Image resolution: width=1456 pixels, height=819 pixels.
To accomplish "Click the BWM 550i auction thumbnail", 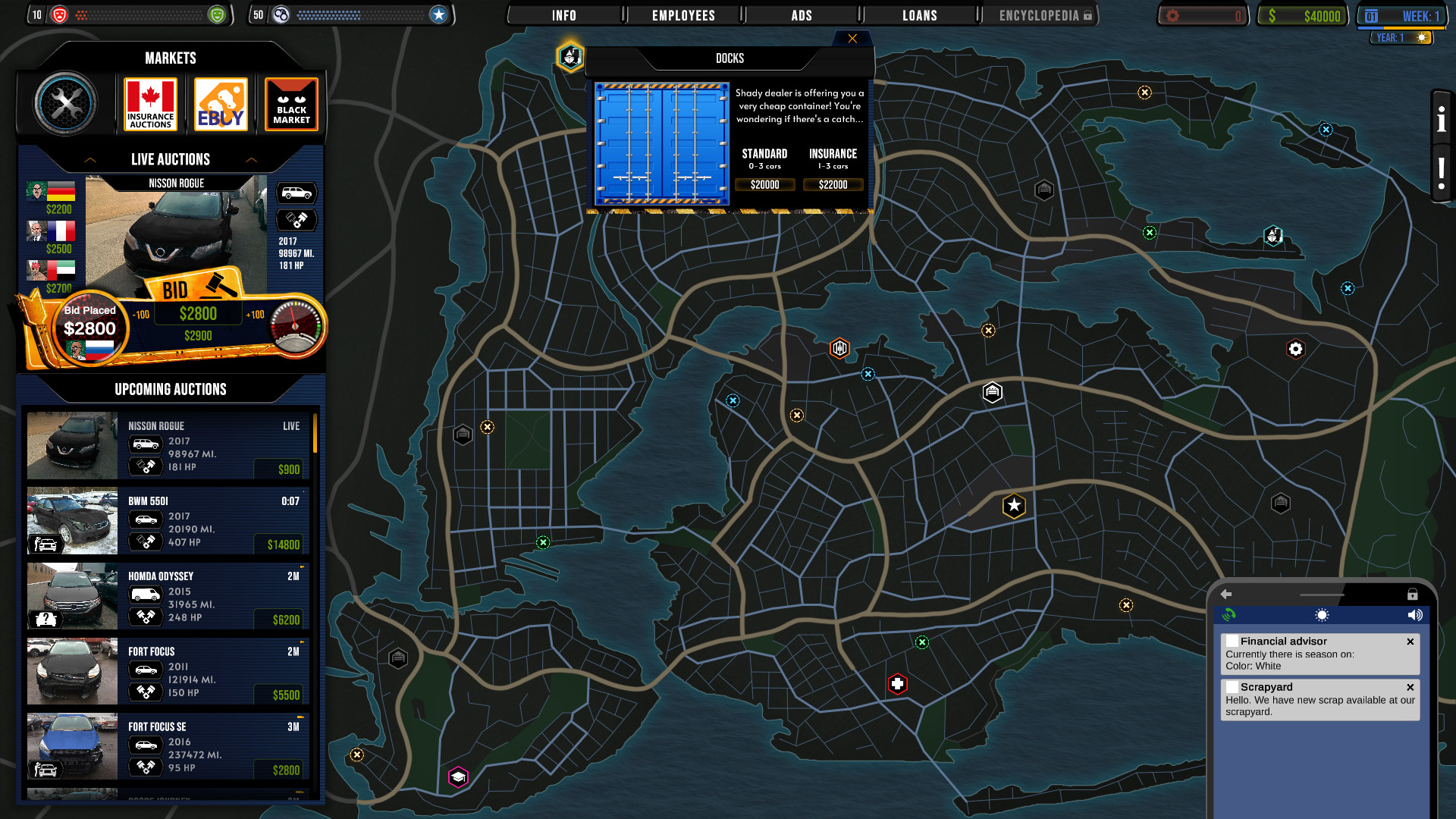I will click(71, 521).
